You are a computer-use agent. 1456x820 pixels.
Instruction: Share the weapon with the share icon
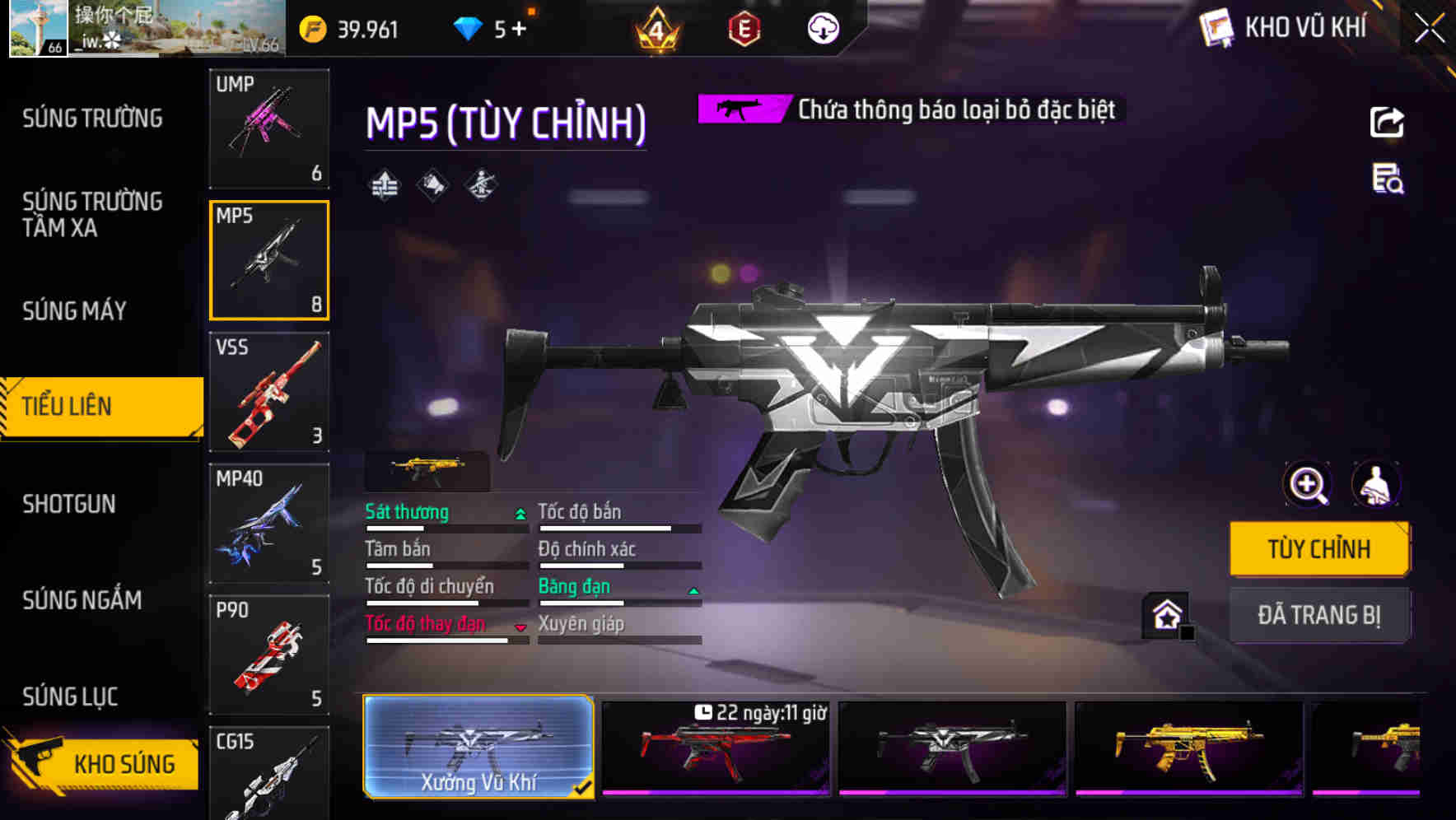pos(1387,123)
